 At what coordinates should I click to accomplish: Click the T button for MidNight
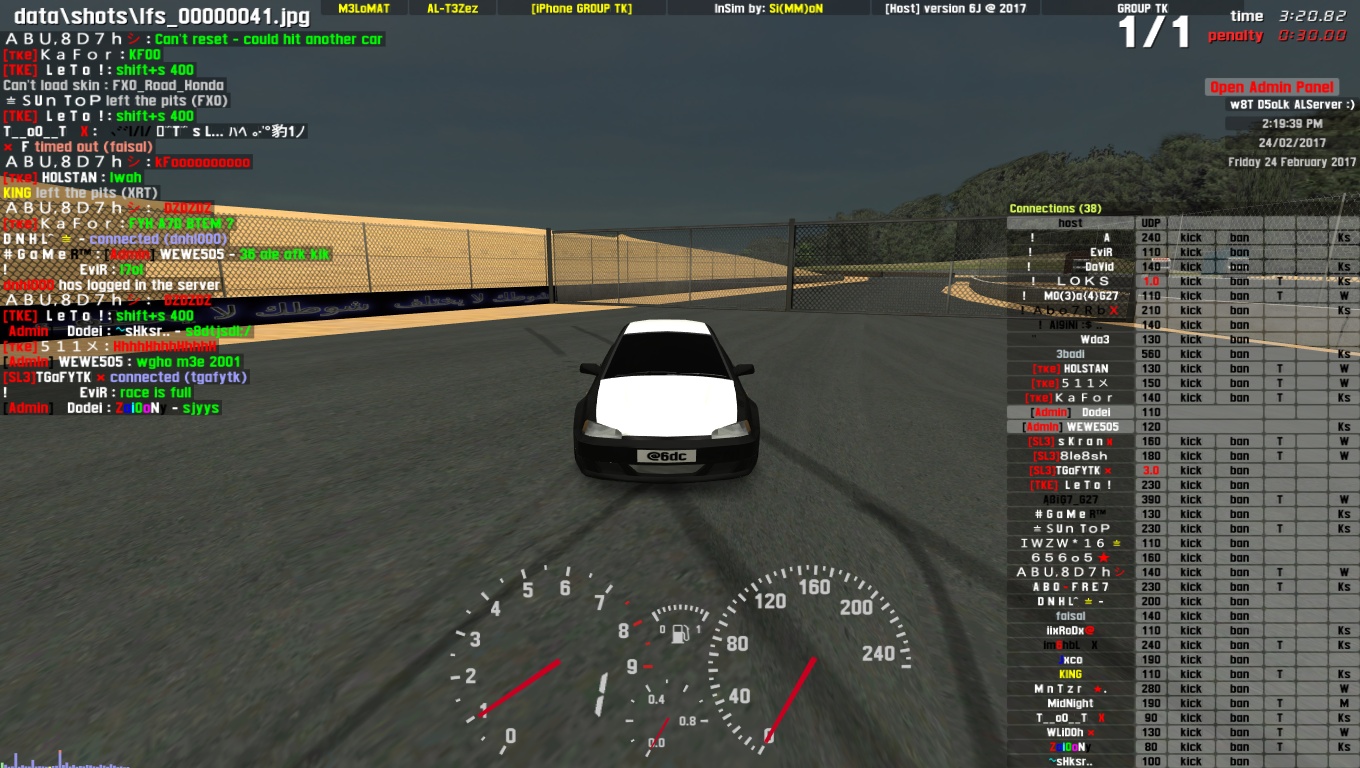tap(1279, 703)
